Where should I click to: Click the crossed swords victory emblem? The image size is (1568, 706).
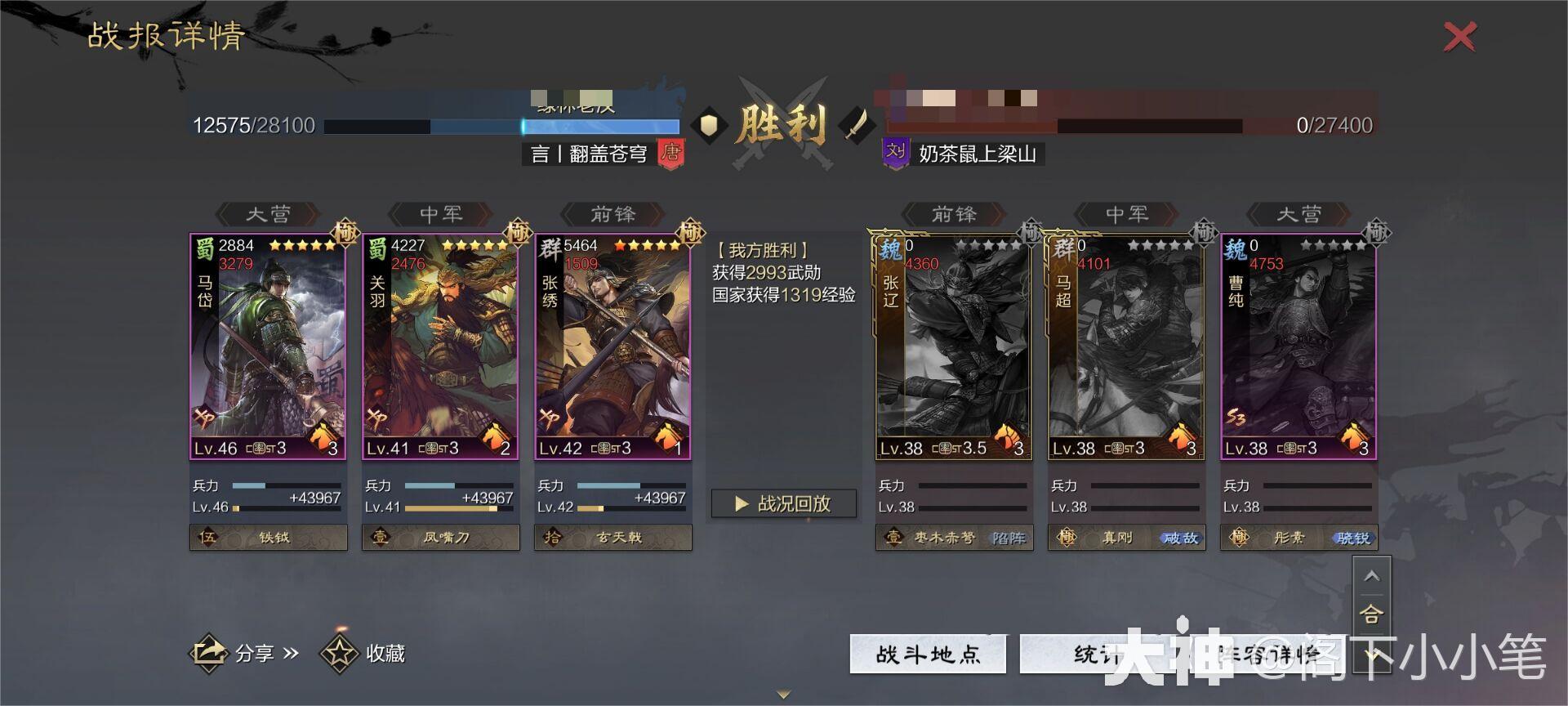pos(782,123)
